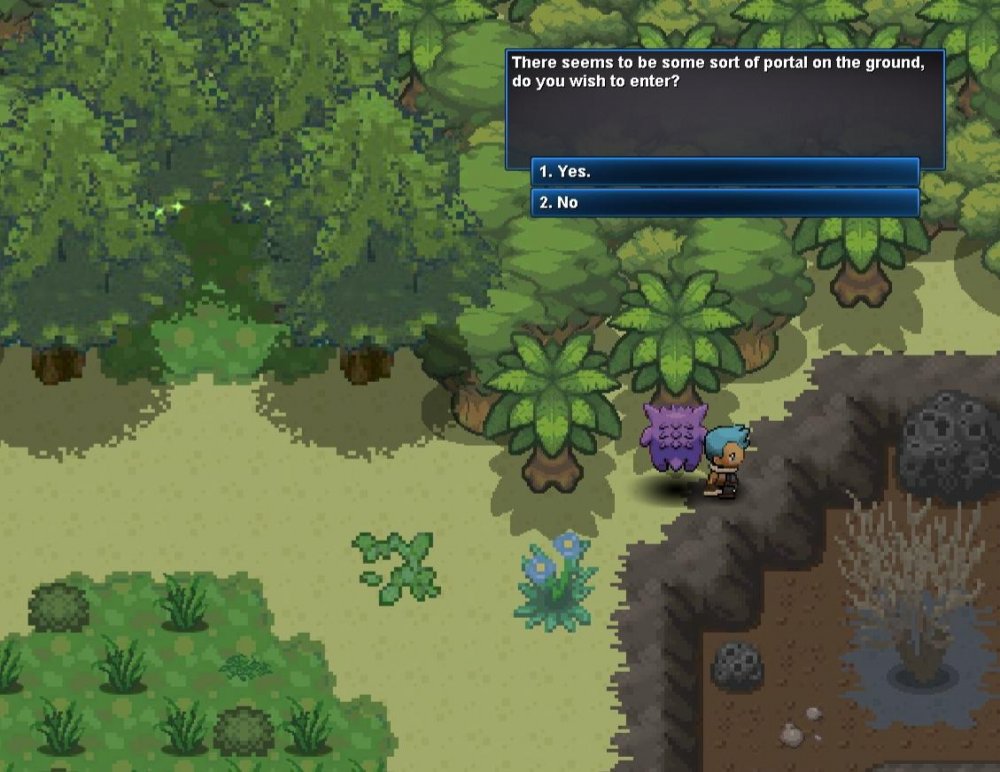The image size is (1000, 772).
Task: Select "2. No" to decline the portal
Action: pyautogui.click(x=724, y=203)
